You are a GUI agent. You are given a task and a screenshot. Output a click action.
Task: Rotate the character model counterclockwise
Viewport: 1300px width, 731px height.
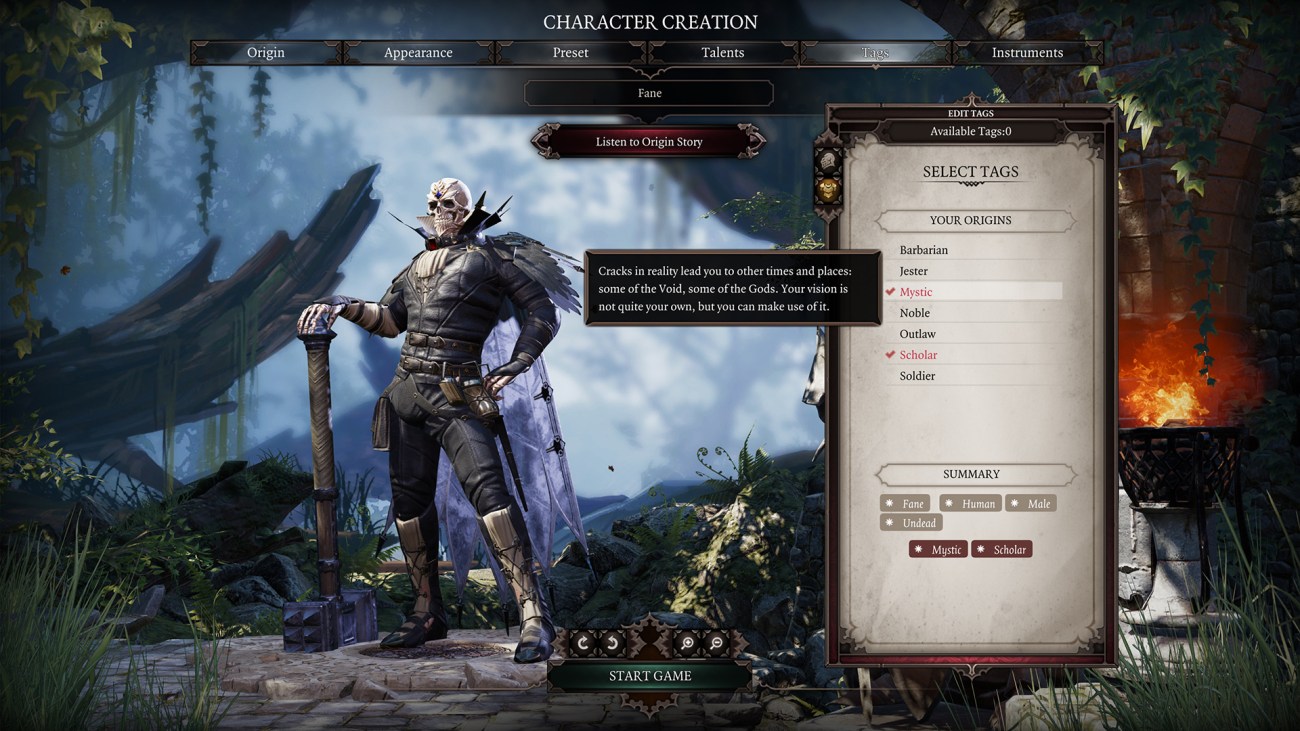612,642
